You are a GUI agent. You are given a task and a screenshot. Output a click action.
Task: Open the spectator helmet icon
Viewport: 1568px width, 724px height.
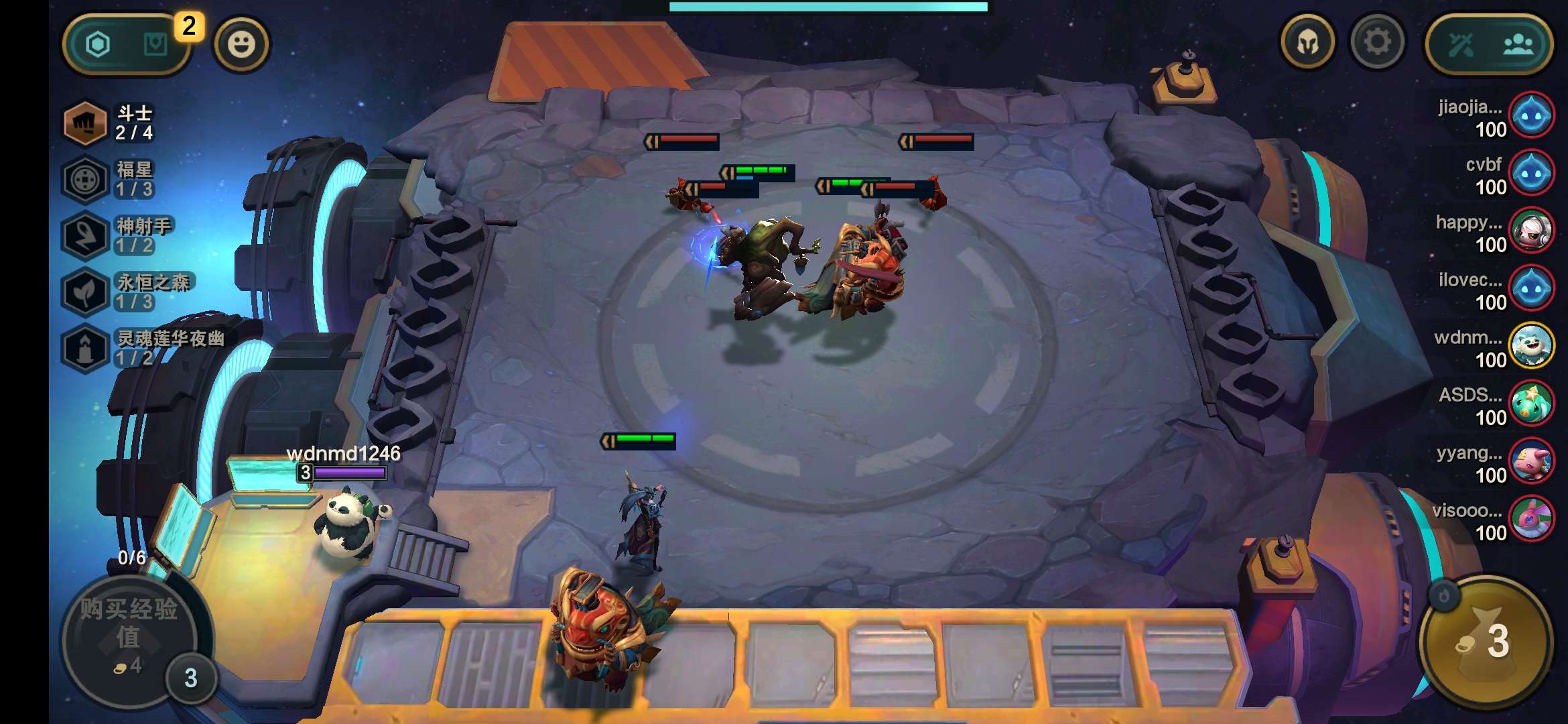pyautogui.click(x=1309, y=43)
